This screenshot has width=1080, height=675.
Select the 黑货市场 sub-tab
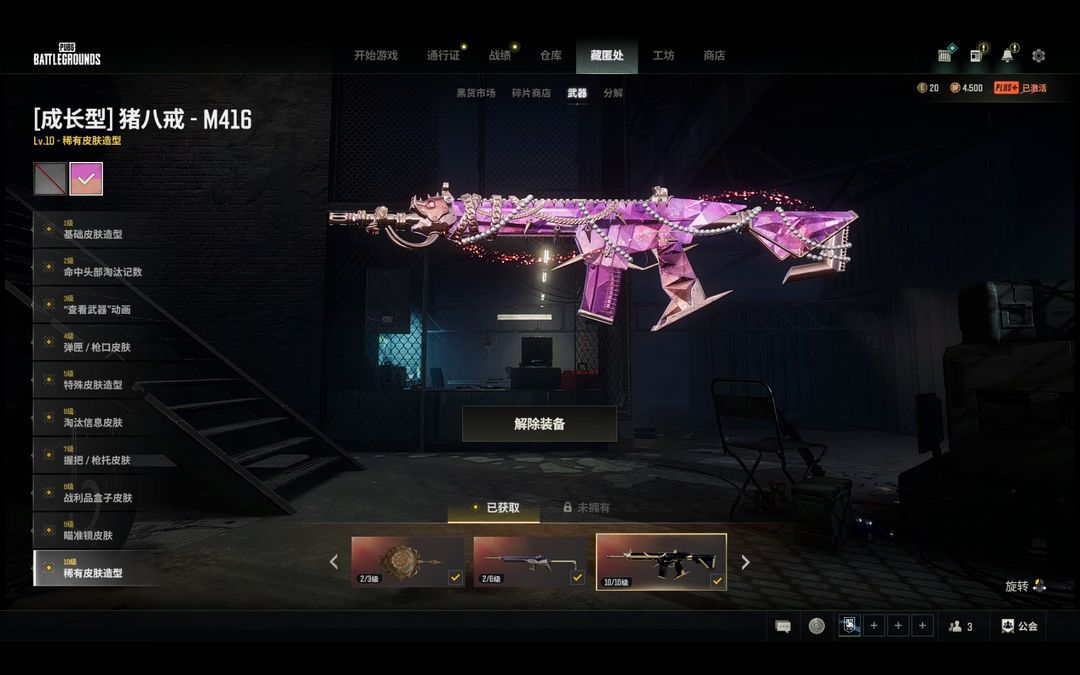point(476,93)
